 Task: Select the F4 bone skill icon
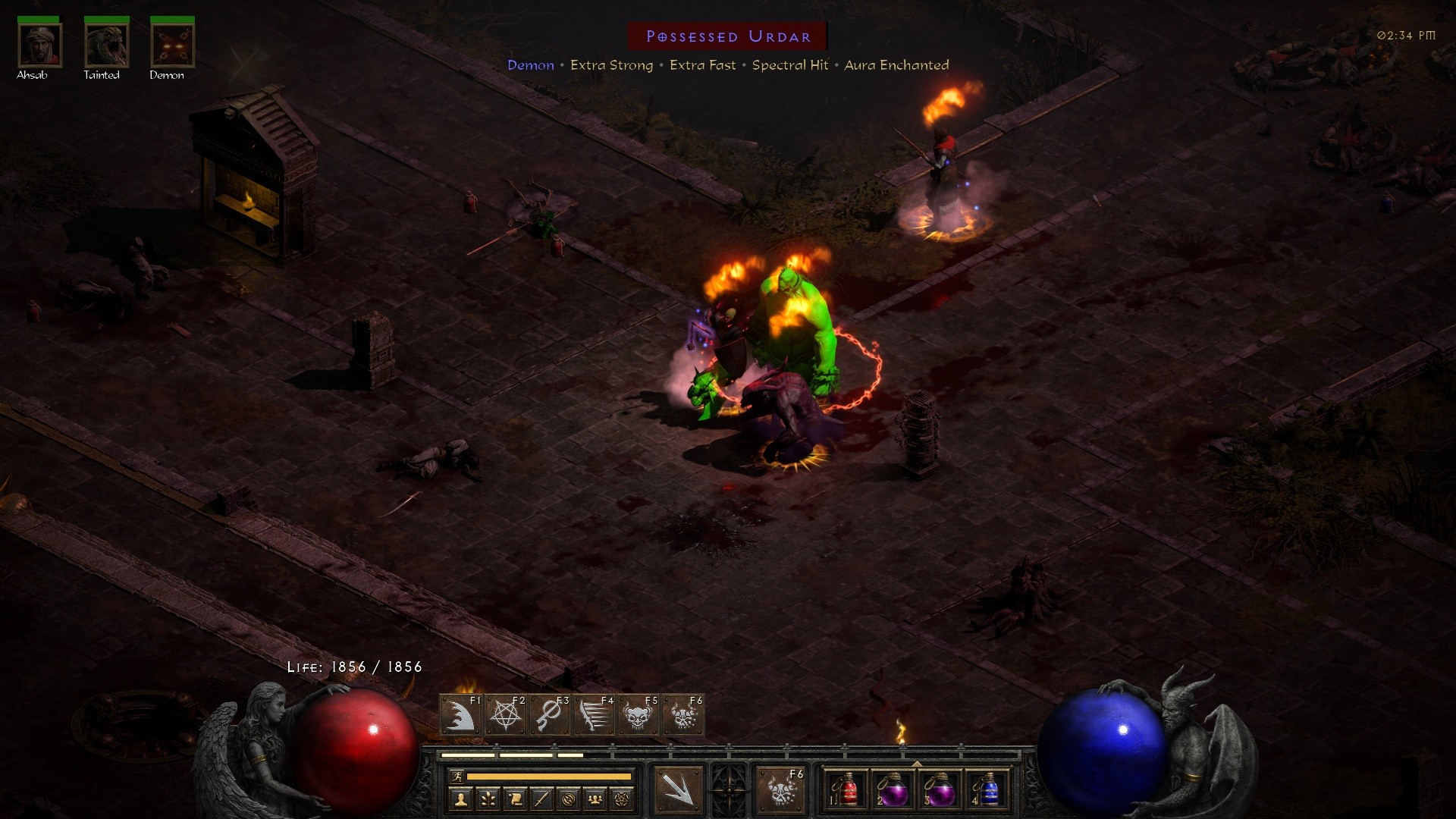tap(594, 715)
